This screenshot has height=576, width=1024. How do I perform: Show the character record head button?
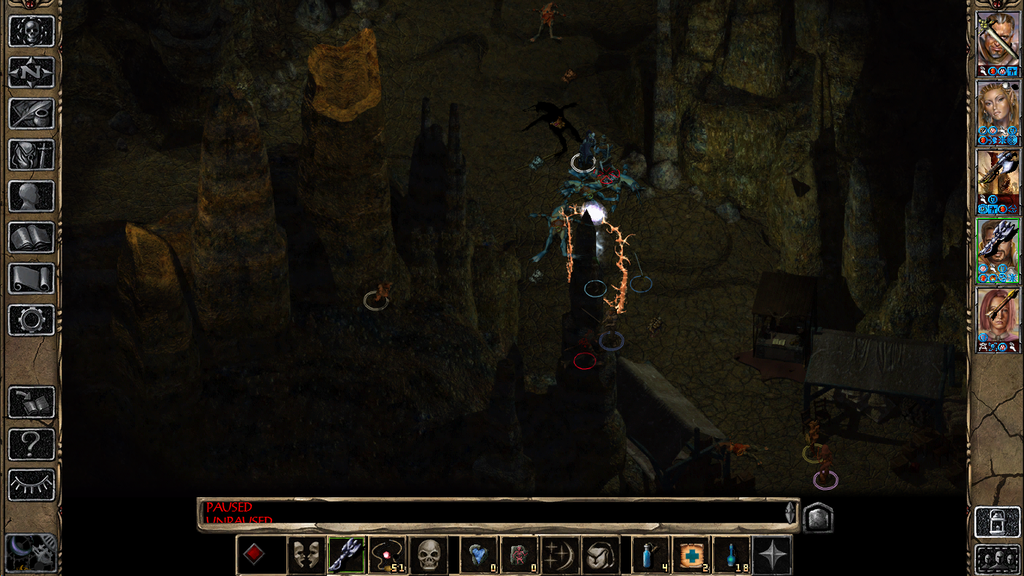click(31, 196)
